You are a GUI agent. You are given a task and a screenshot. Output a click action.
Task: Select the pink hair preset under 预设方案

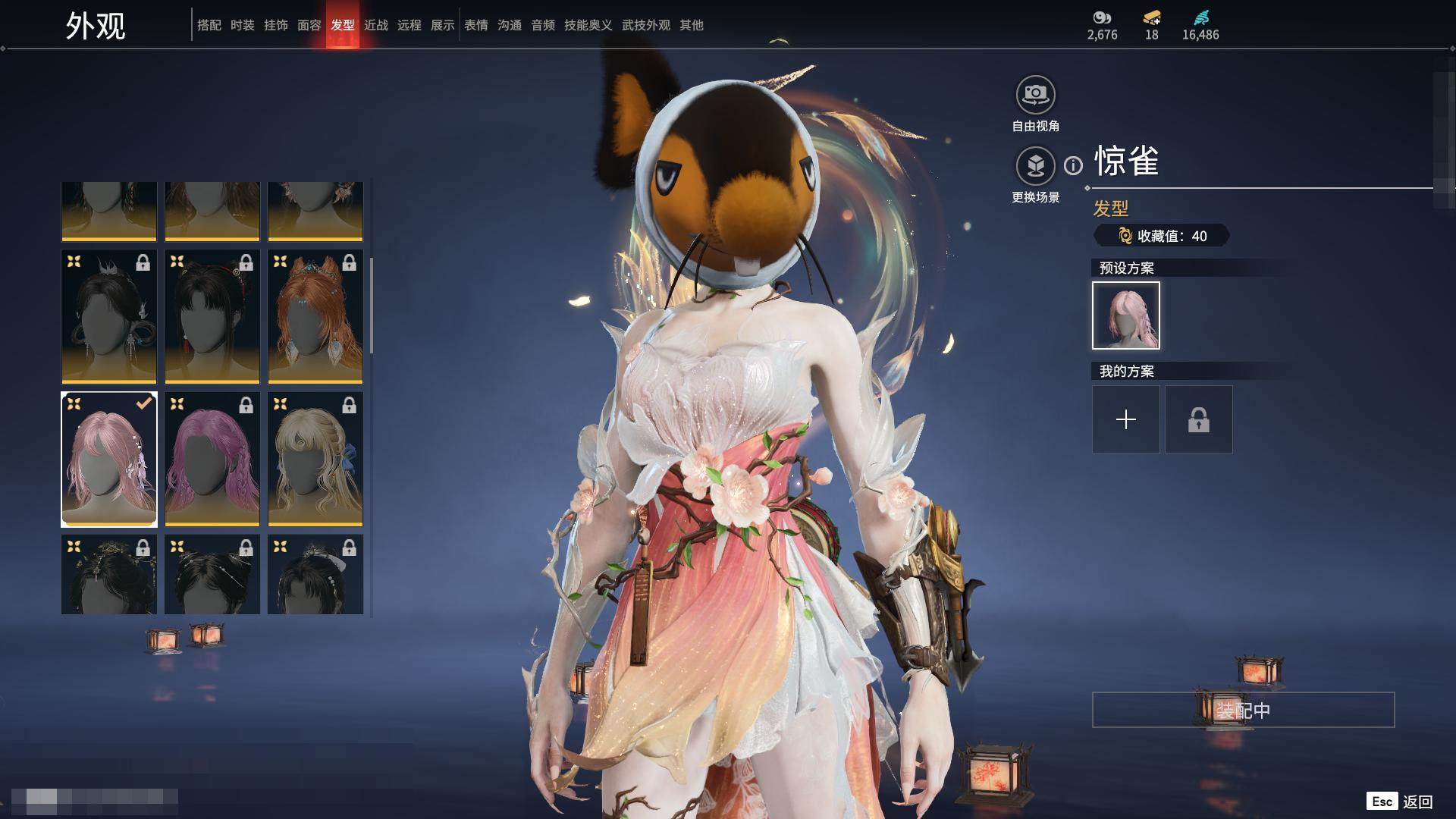click(1126, 315)
